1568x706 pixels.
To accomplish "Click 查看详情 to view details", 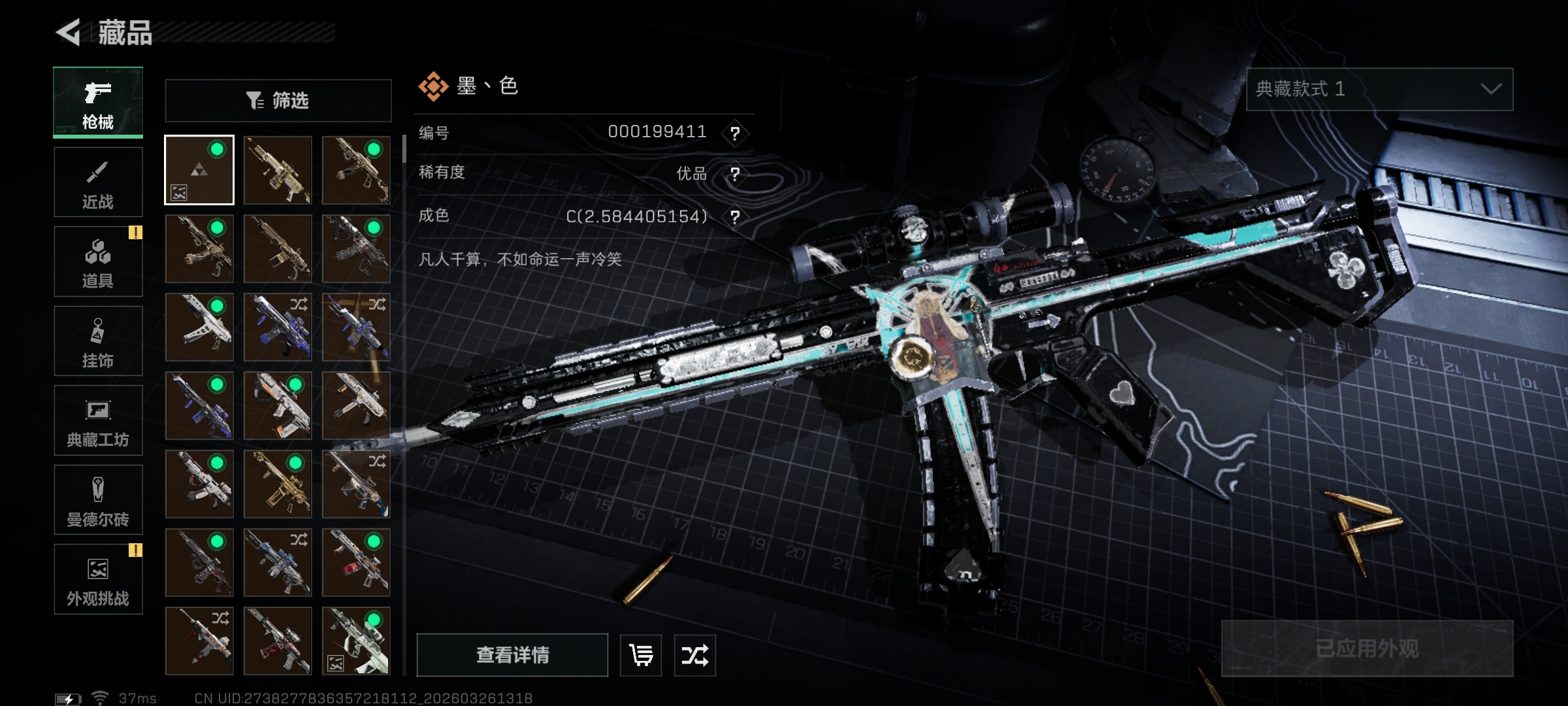I will click(x=512, y=654).
